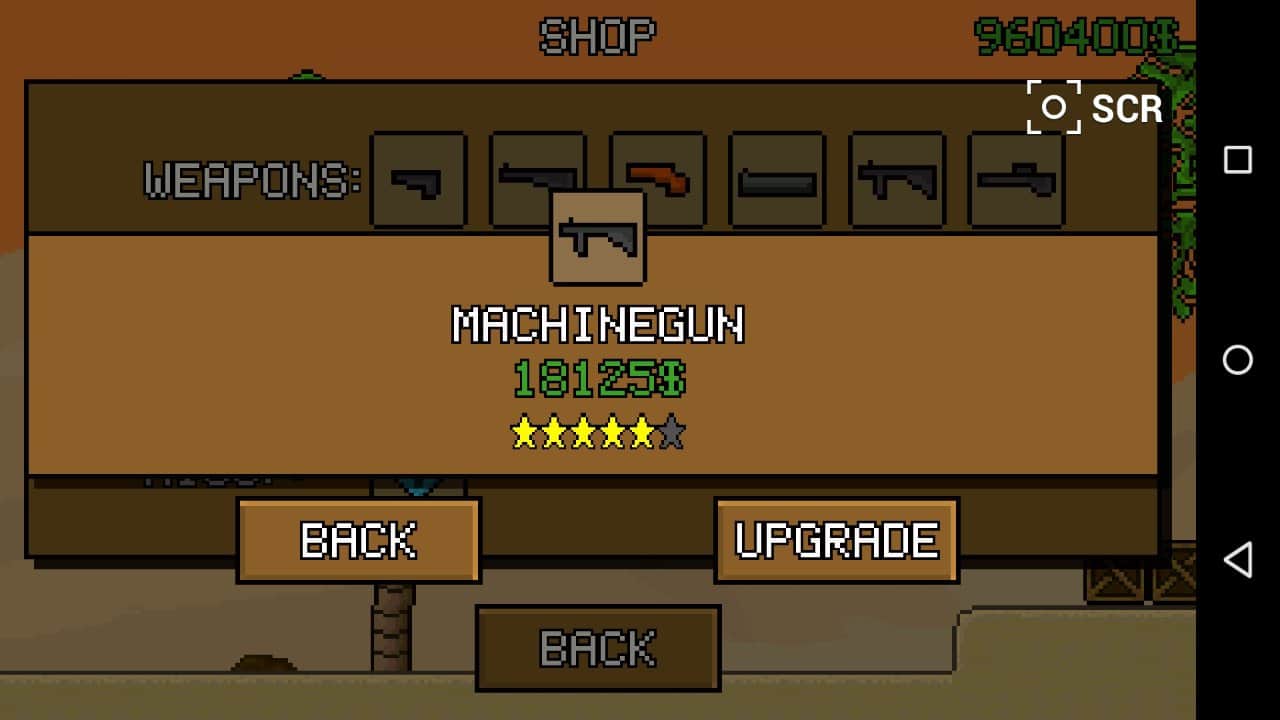Select the pistol weapon slot
The height and width of the screenshot is (720, 1280).
[418, 178]
